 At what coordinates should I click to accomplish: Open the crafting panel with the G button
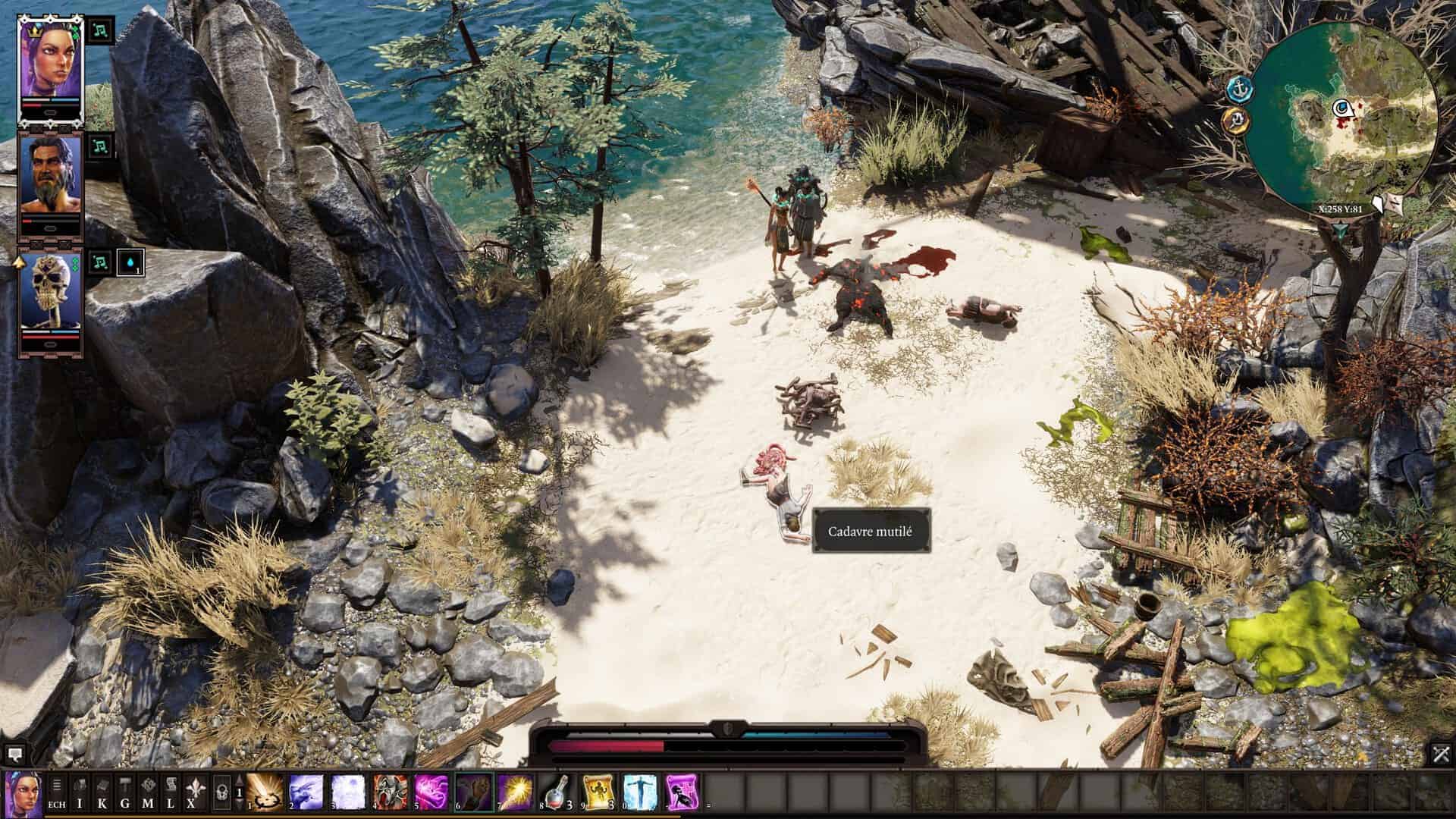coord(125,792)
